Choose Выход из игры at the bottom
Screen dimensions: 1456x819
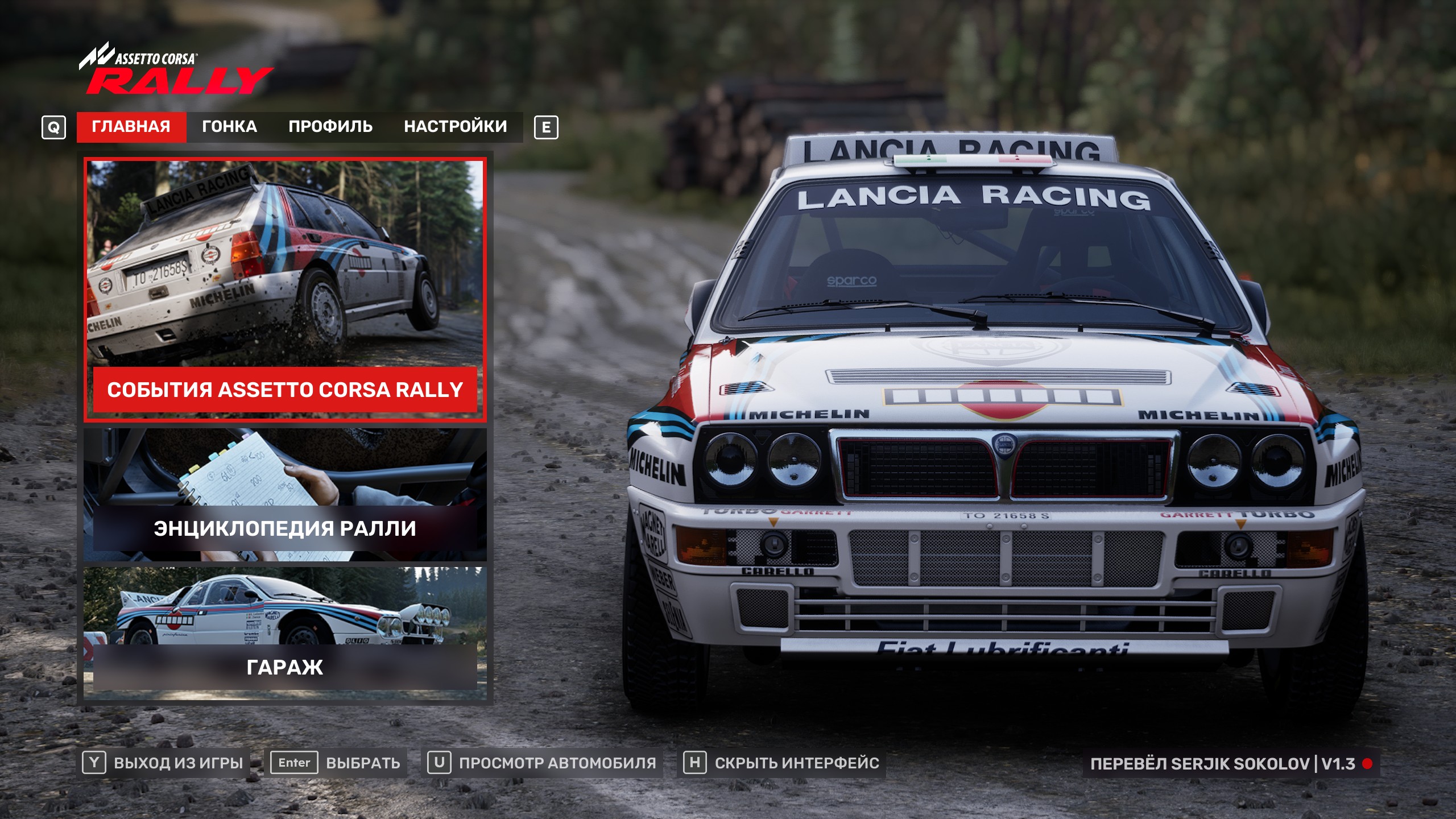coord(164,763)
